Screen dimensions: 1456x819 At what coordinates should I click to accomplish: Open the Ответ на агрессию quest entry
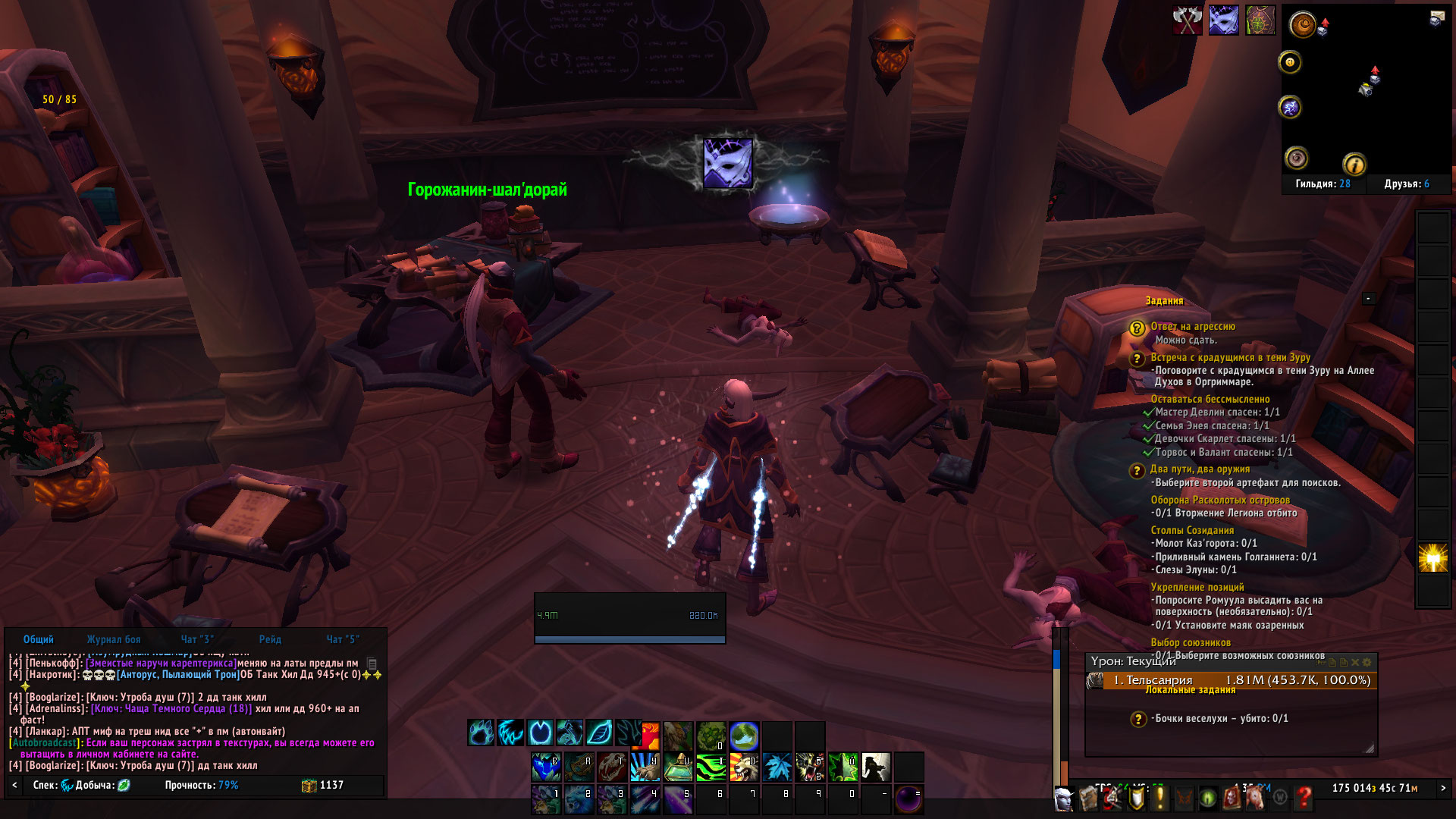tap(1193, 326)
